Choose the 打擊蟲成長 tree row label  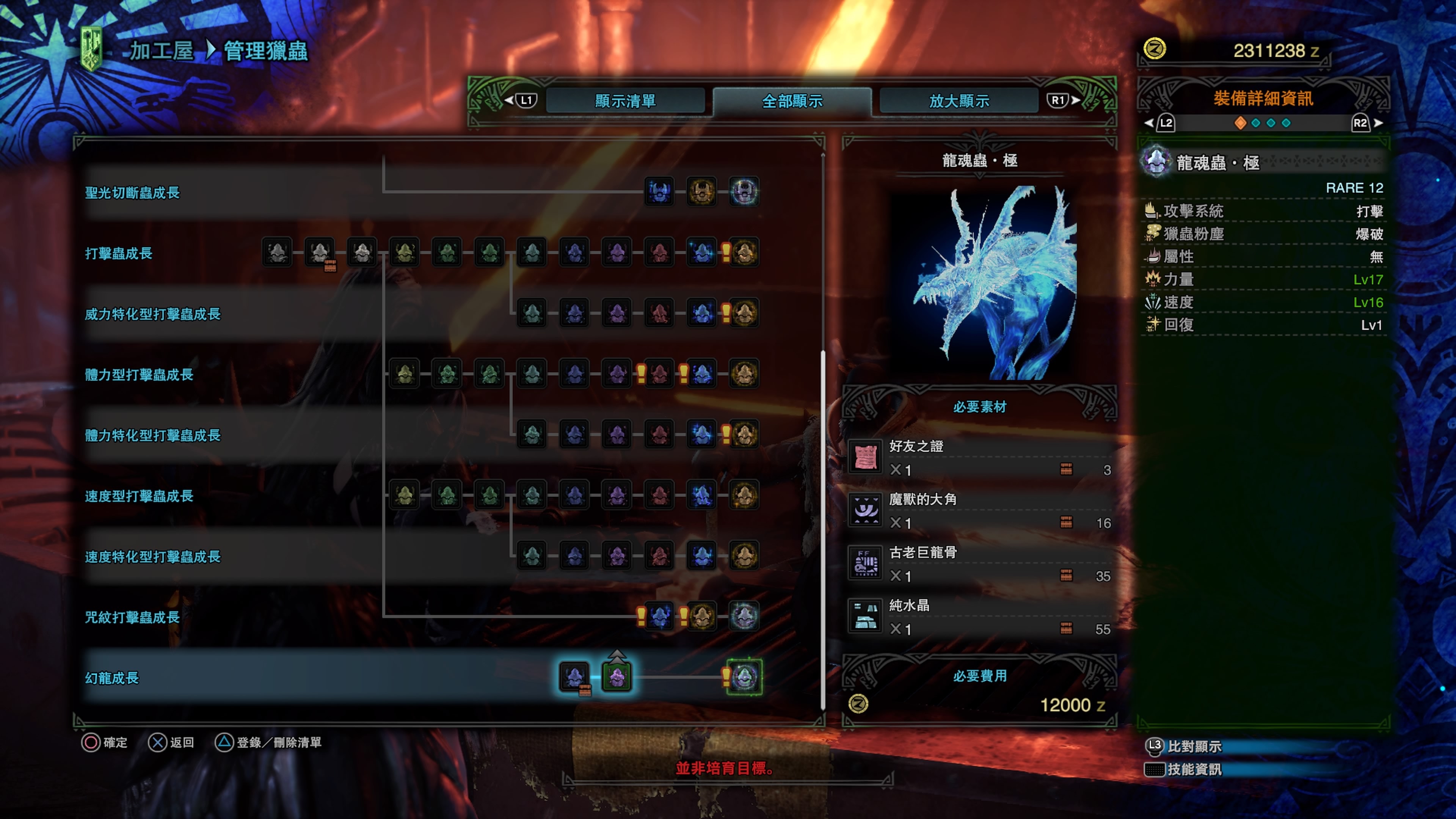tap(119, 253)
